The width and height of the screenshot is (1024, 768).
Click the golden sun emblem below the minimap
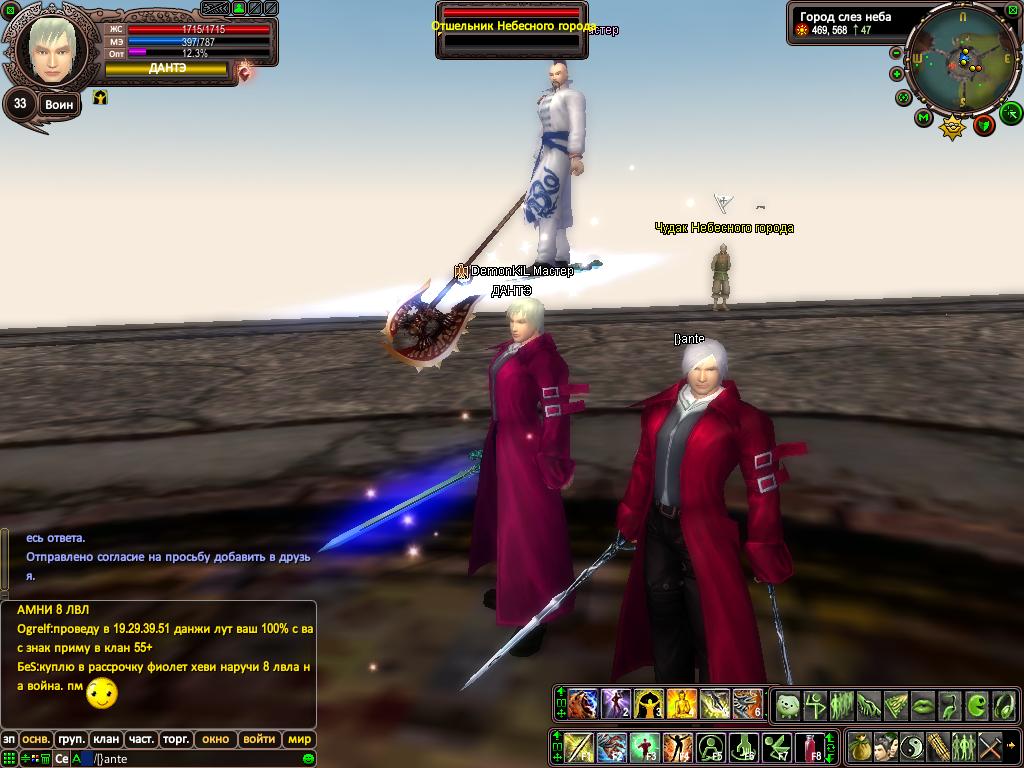[x=953, y=127]
